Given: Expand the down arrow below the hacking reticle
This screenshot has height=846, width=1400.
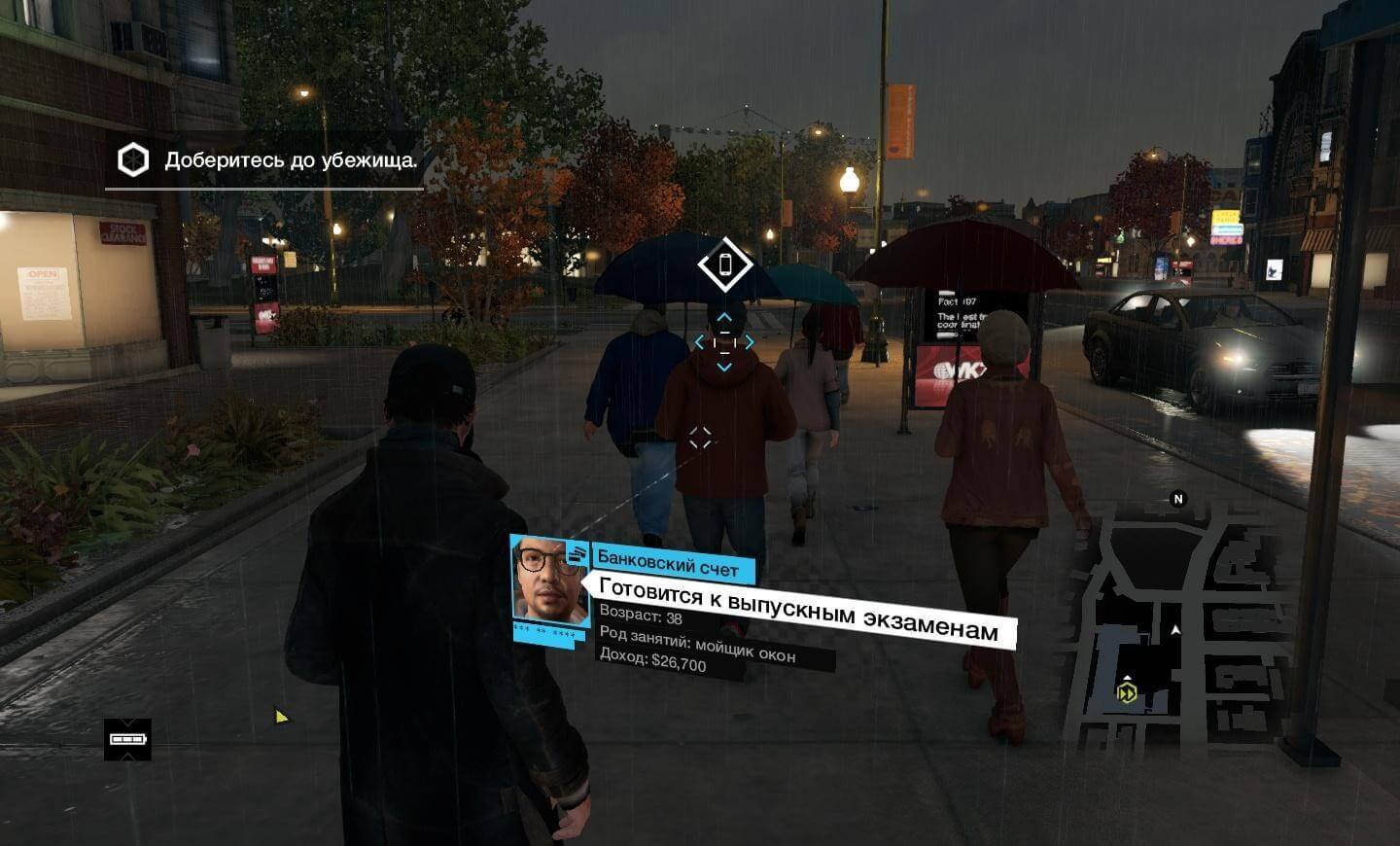Looking at the screenshot, I should coord(724,365).
